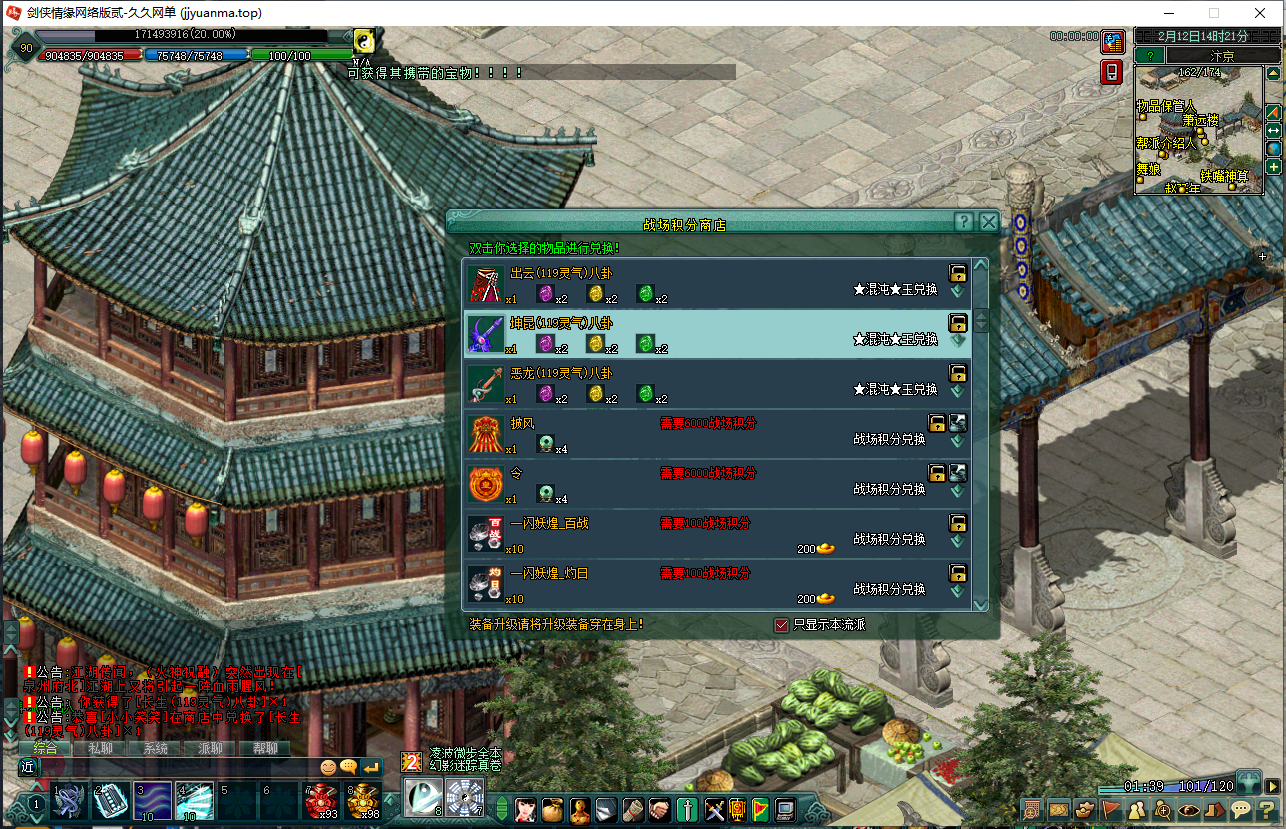The height and width of the screenshot is (829, 1286).
Task: Open the world map globe button
Action: point(1273,148)
